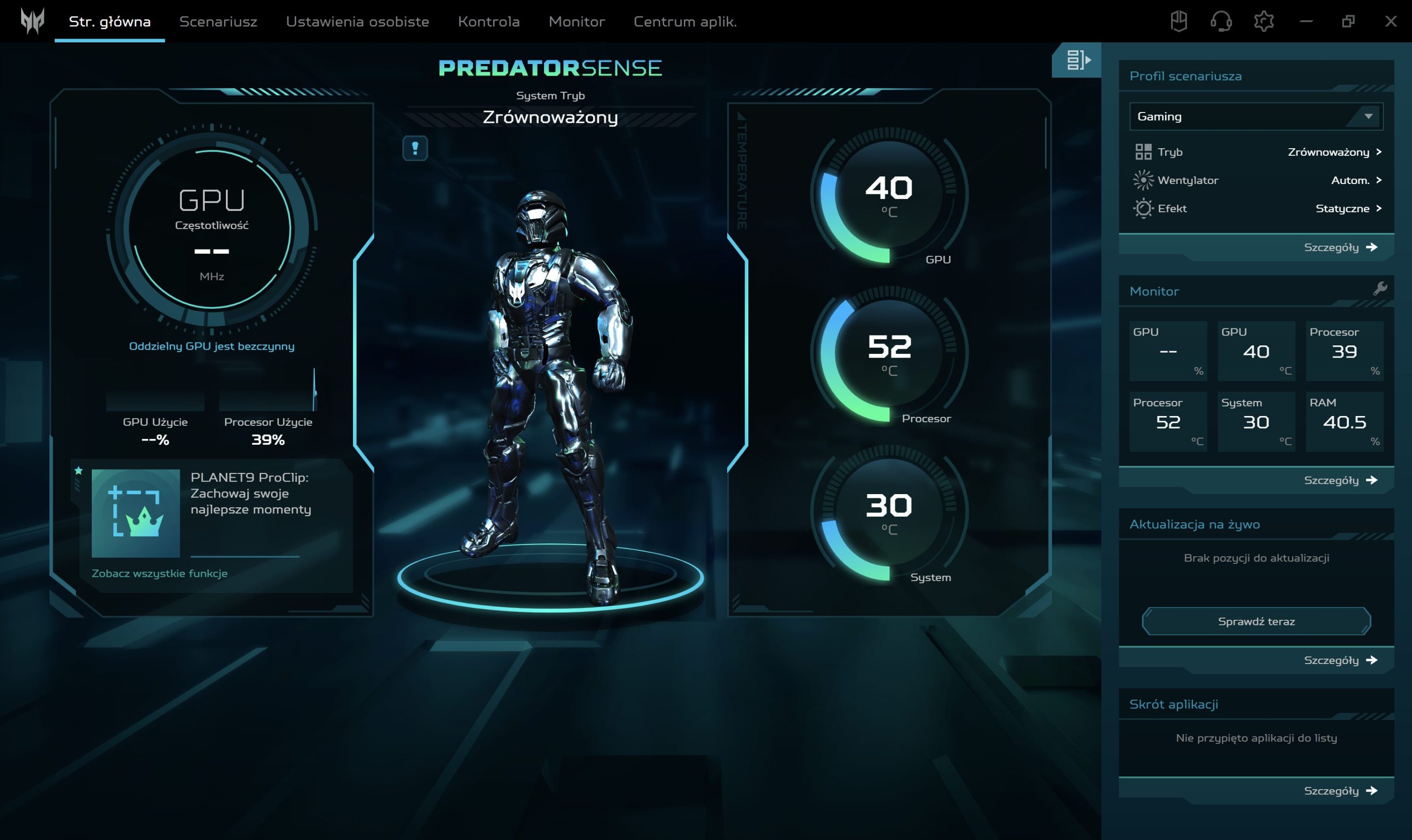Select the Kontrola tab
1412x840 pixels.
[489, 22]
